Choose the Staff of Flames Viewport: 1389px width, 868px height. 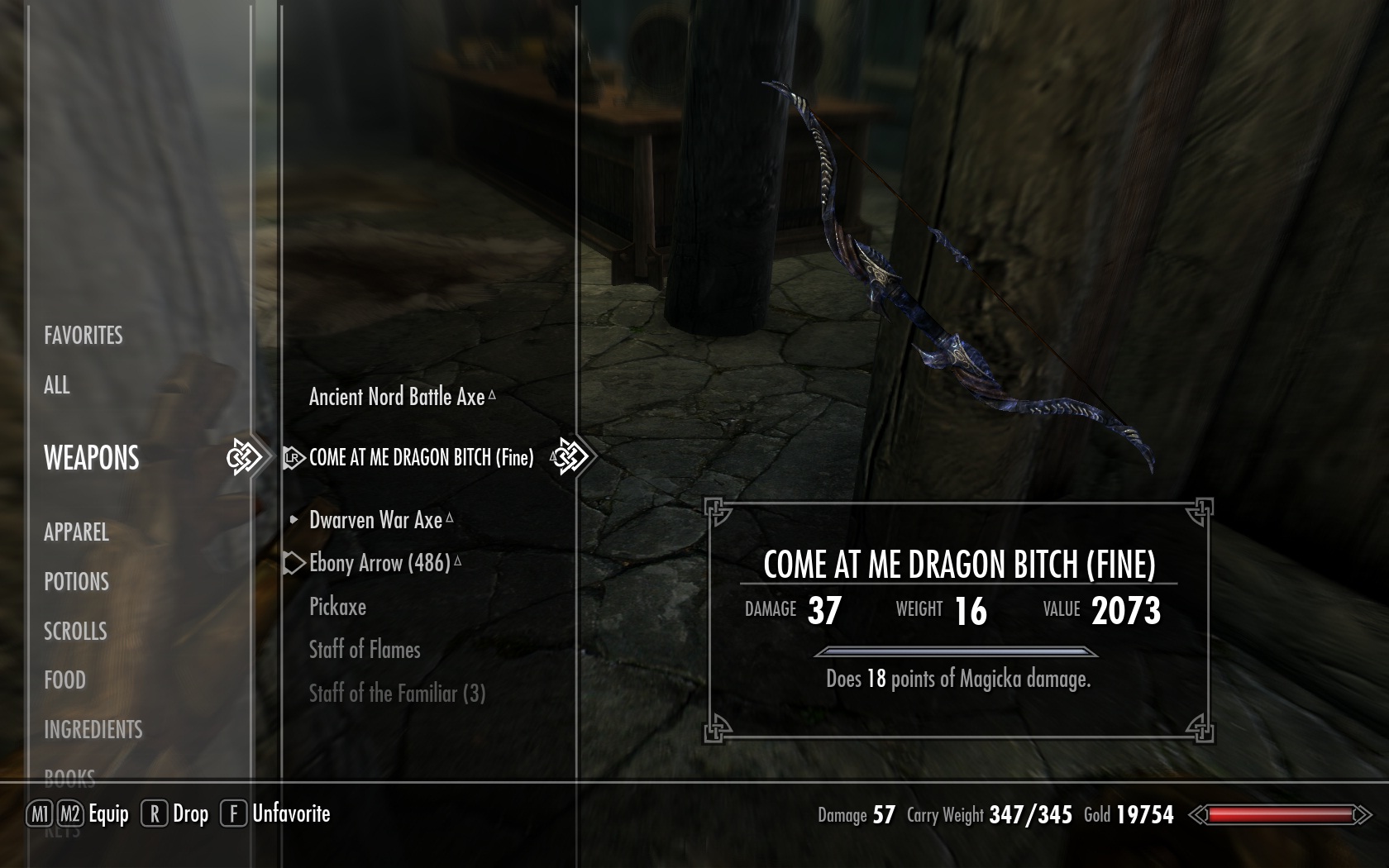tap(365, 650)
